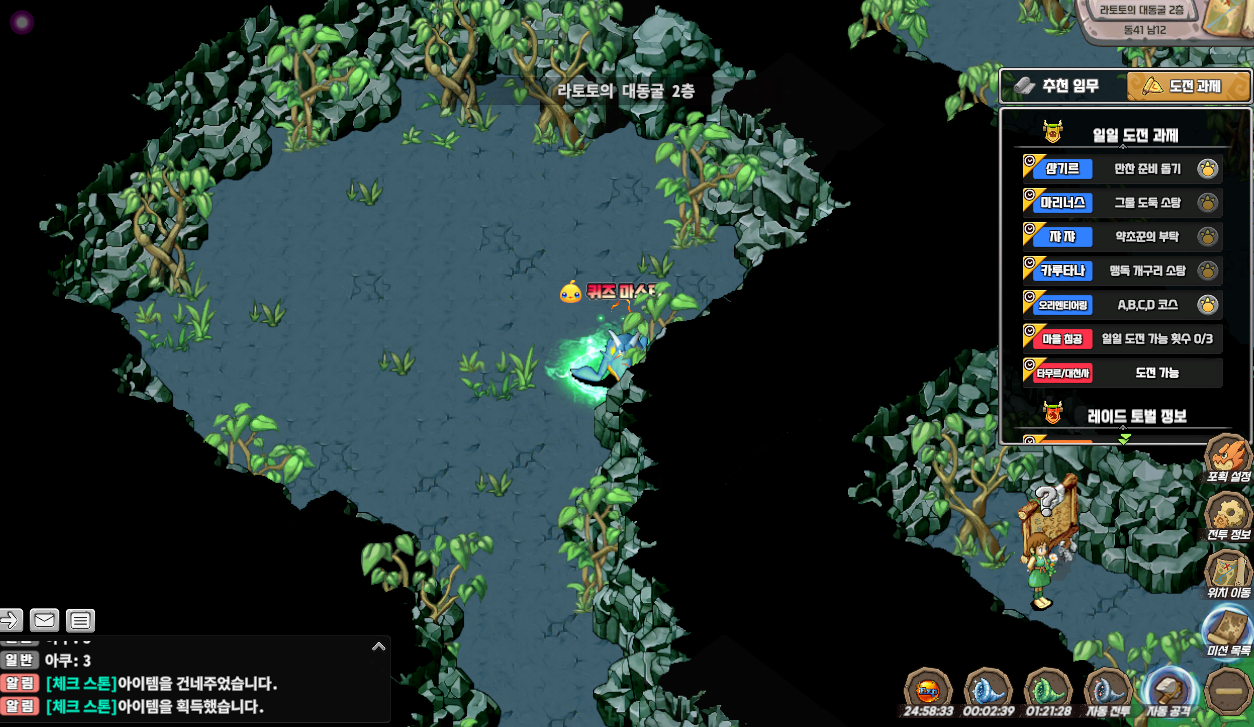Image resolution: width=1254 pixels, height=727 pixels.
Task: Open the 위치 이동 map icon
Action: 1228,573
